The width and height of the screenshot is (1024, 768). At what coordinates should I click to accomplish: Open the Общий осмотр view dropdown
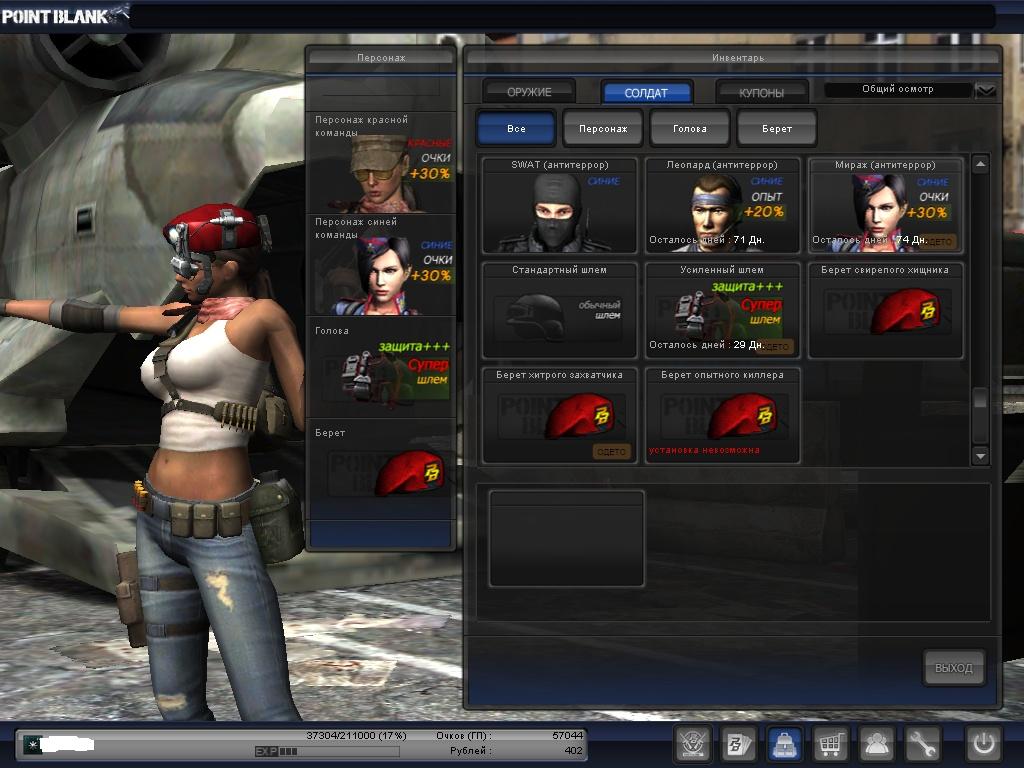(986, 90)
